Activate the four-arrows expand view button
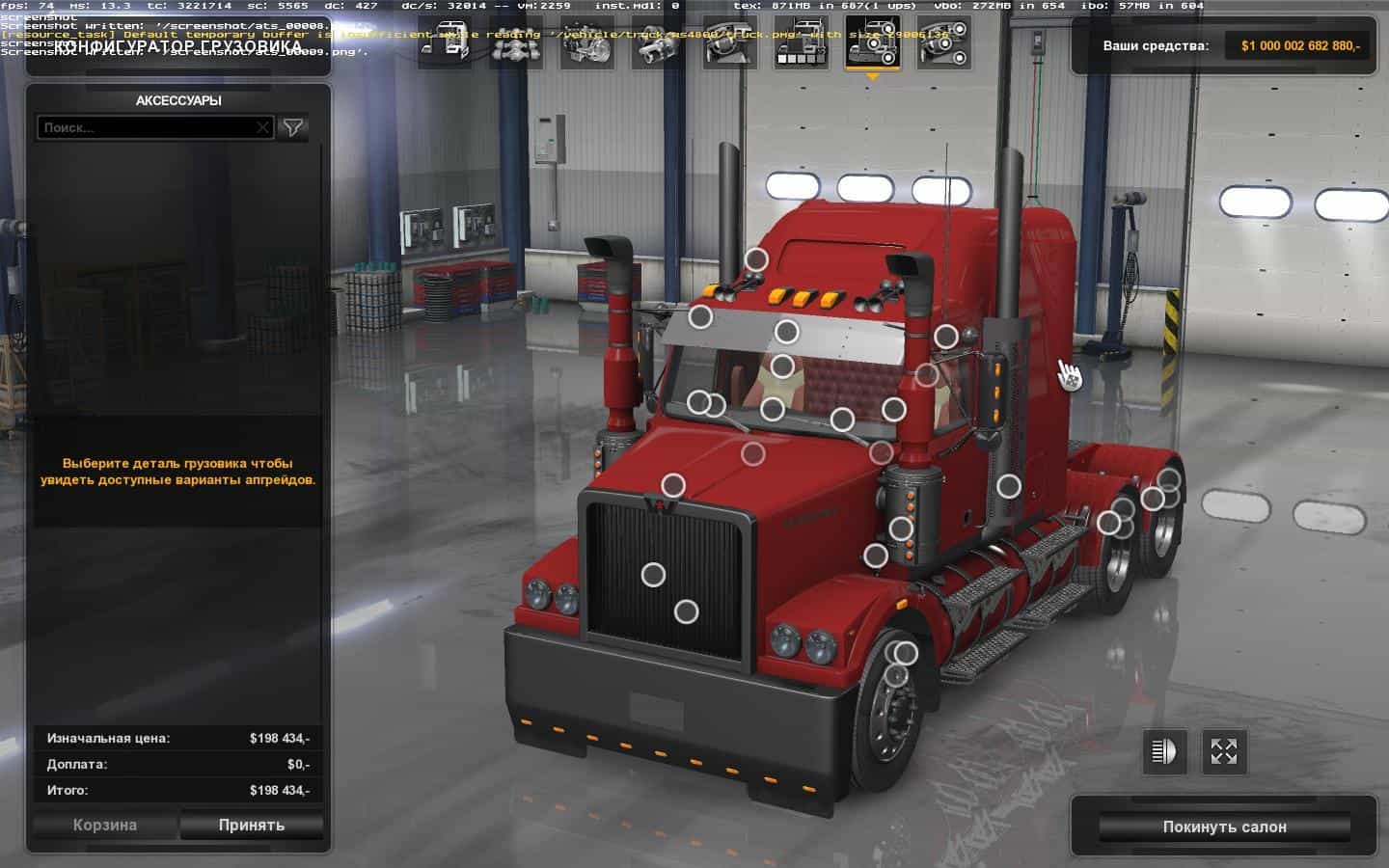This screenshot has height=868, width=1389. [1224, 751]
